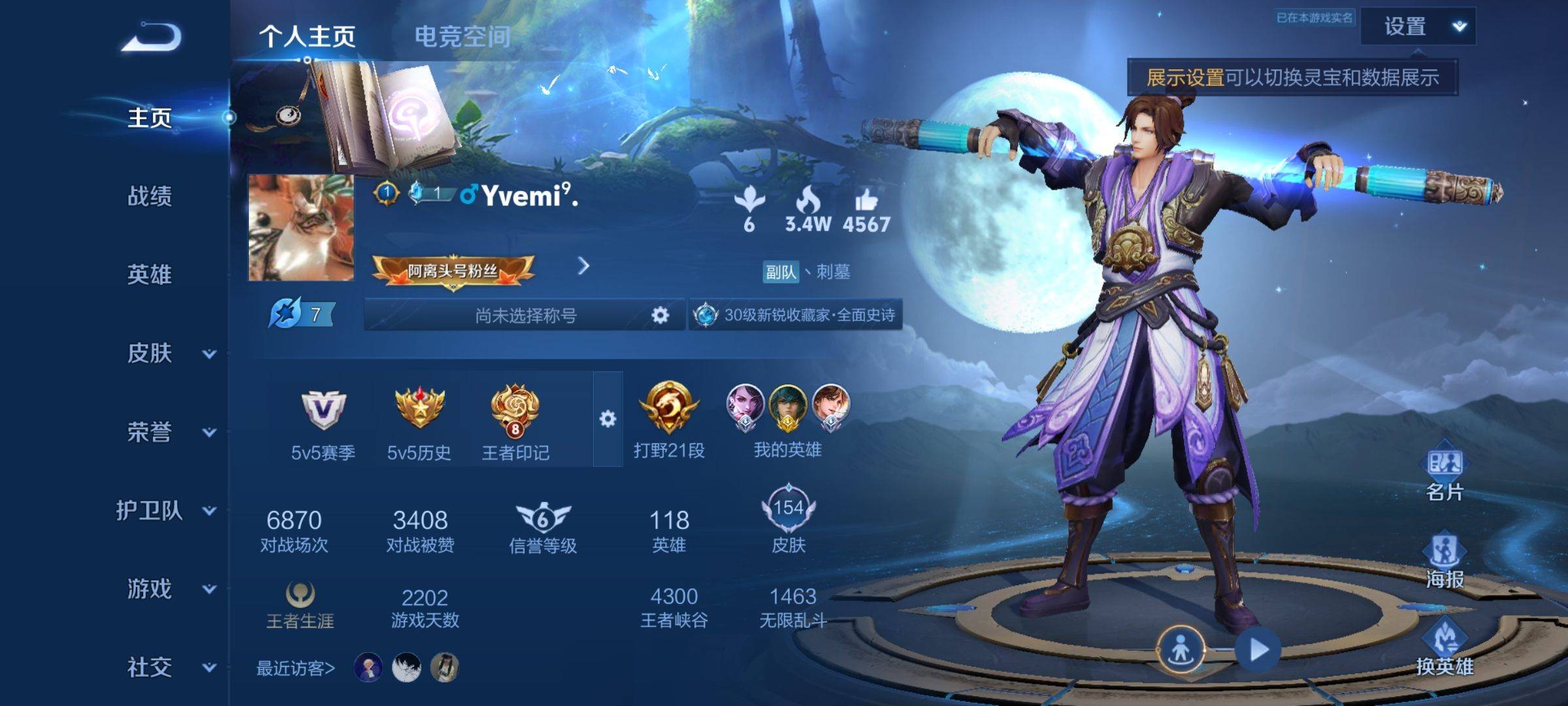Open the 阿离头号粉丝 title badge
Screen dimensions: 1568x706
point(453,270)
